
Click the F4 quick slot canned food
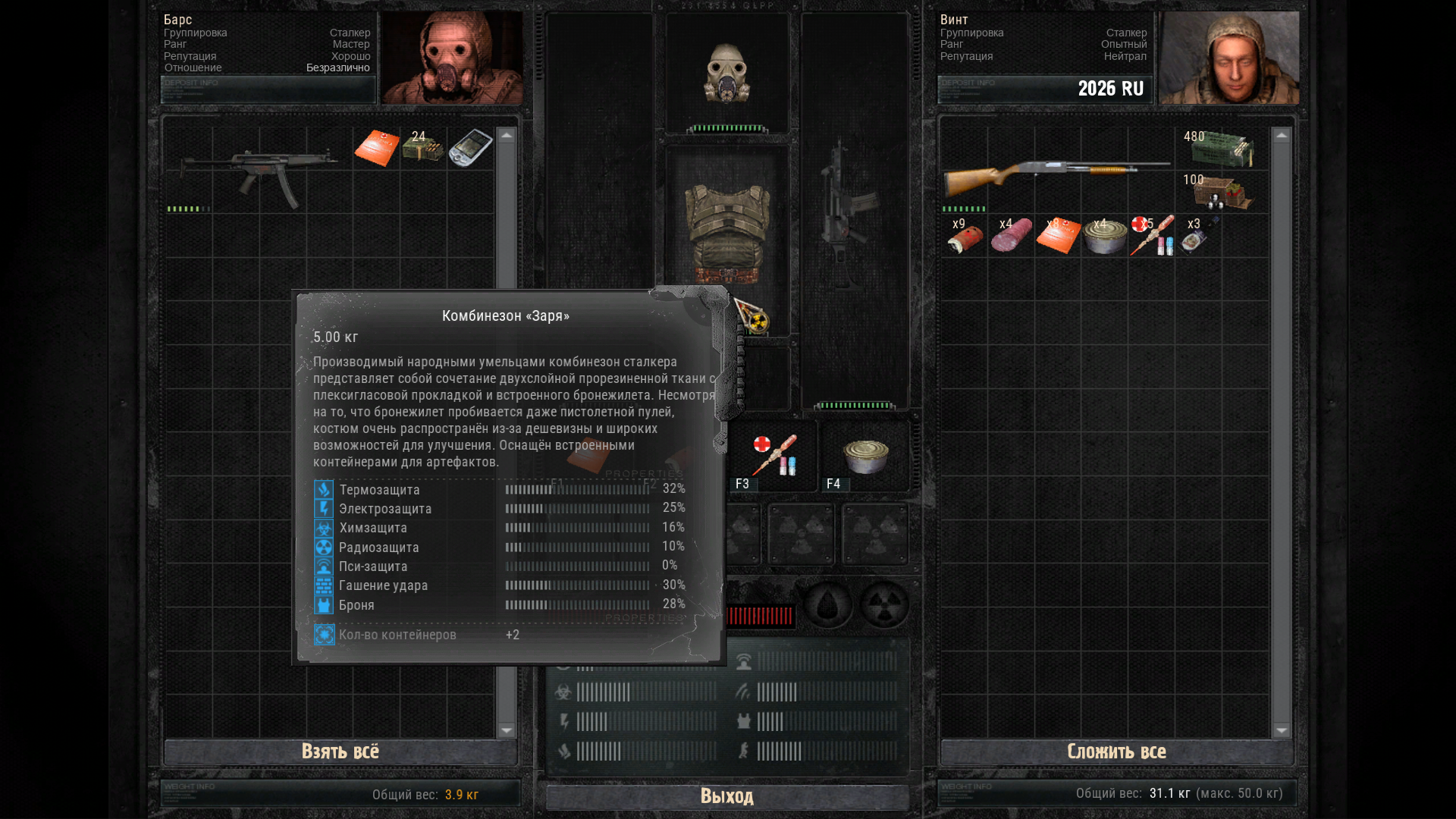click(865, 456)
